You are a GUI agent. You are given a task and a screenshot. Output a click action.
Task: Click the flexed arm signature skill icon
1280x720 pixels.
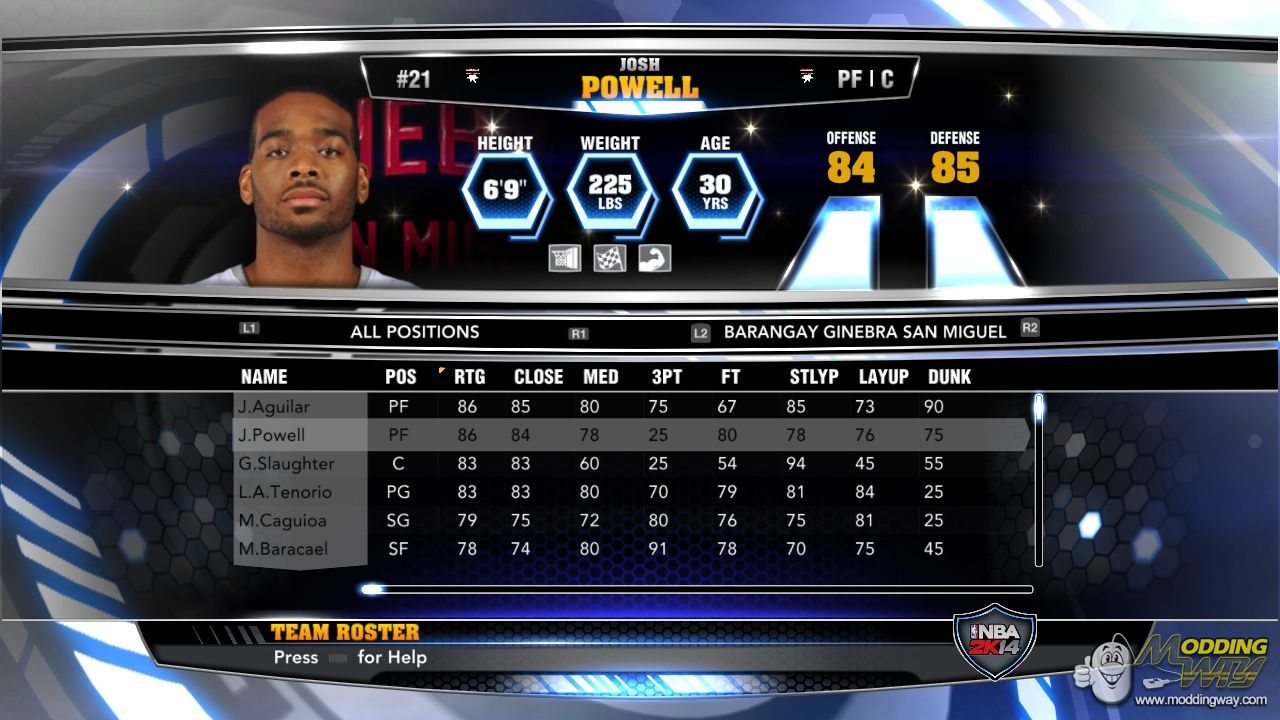(x=655, y=258)
